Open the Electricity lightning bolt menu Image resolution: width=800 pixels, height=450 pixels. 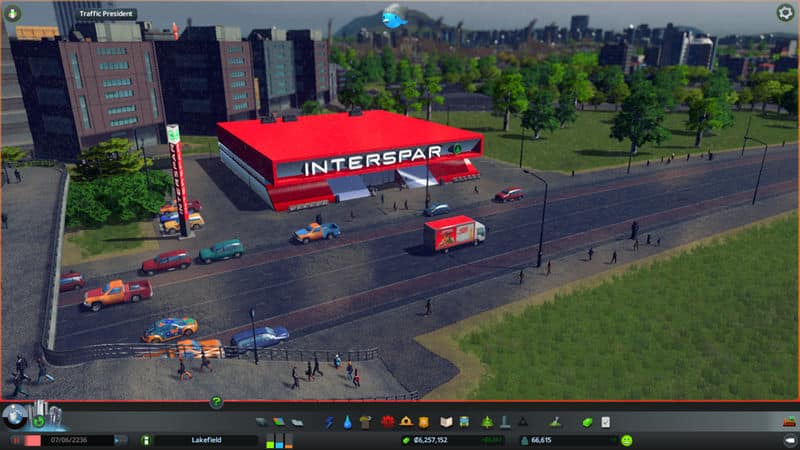coord(329,422)
